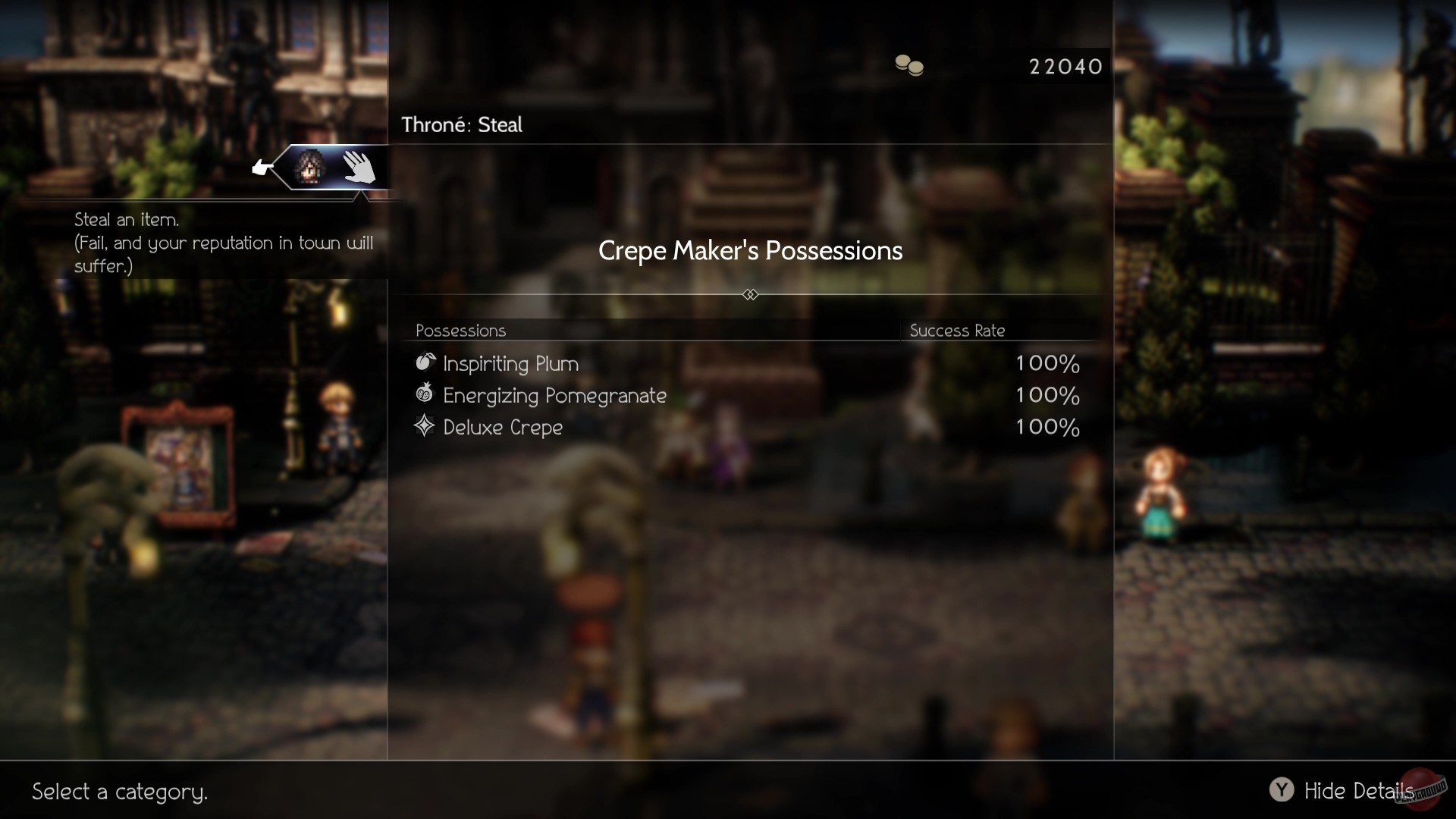The width and height of the screenshot is (1456, 819).
Task: Choose Energizing Pomegranate to steal
Action: pyautogui.click(x=555, y=395)
